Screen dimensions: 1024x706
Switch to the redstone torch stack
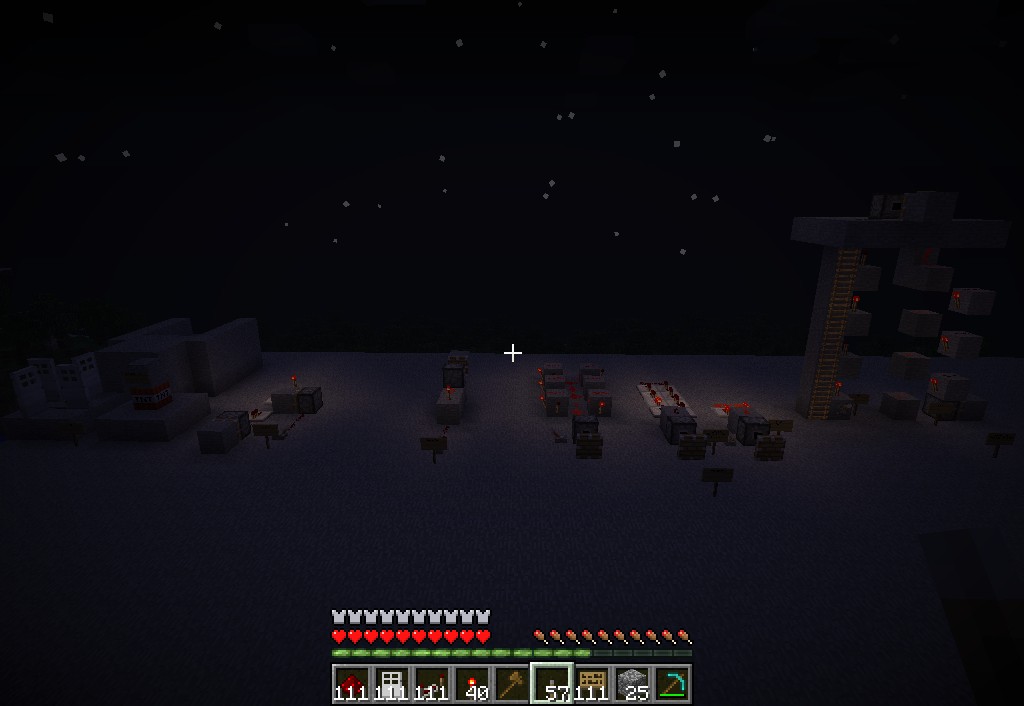[471, 684]
